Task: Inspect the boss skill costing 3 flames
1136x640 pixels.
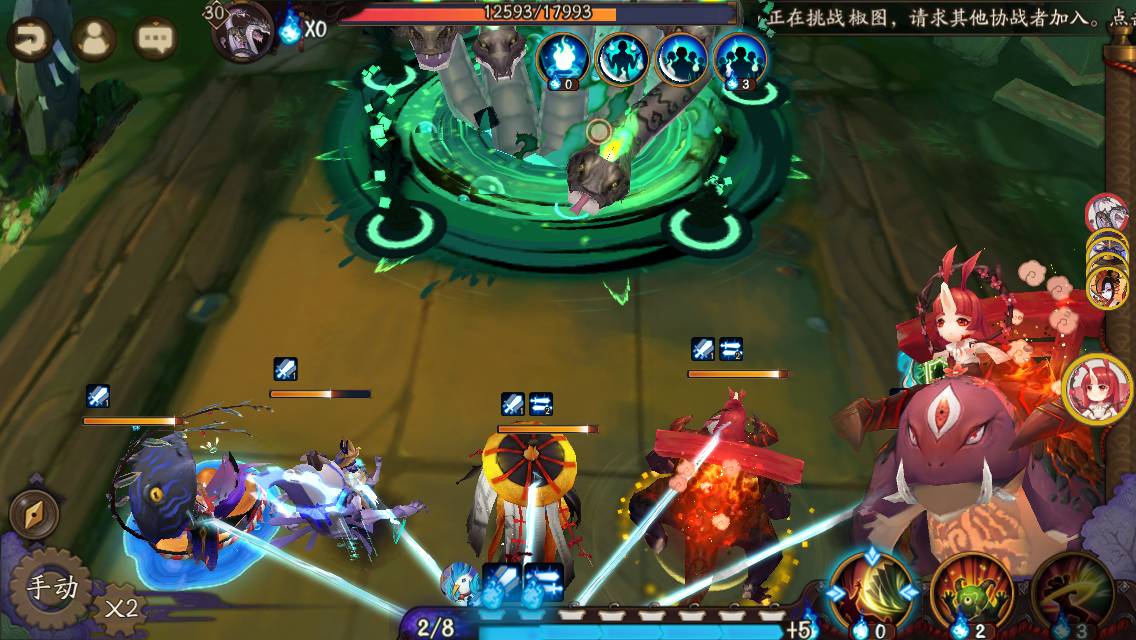Action: pyautogui.click(x=741, y=59)
